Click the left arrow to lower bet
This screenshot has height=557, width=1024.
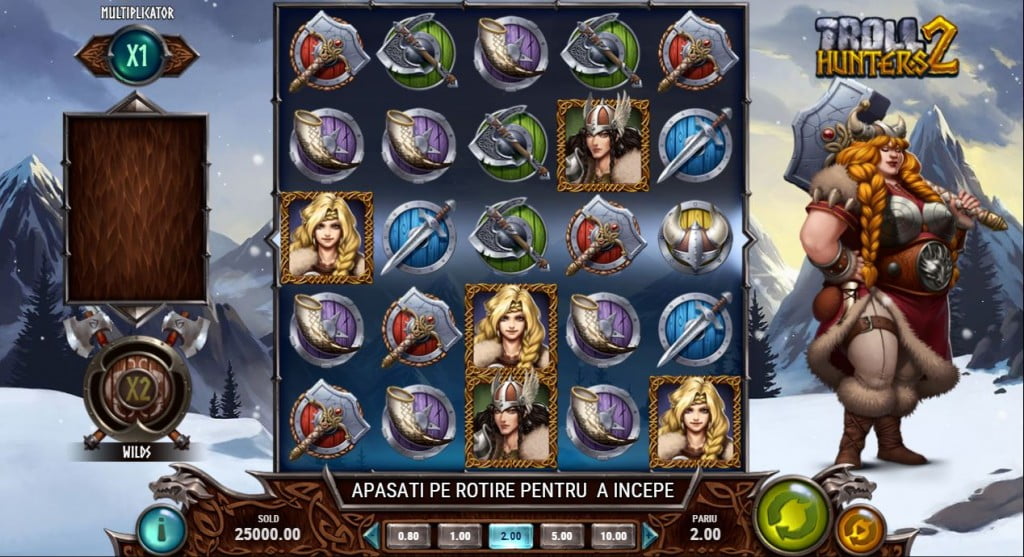[x=372, y=536]
